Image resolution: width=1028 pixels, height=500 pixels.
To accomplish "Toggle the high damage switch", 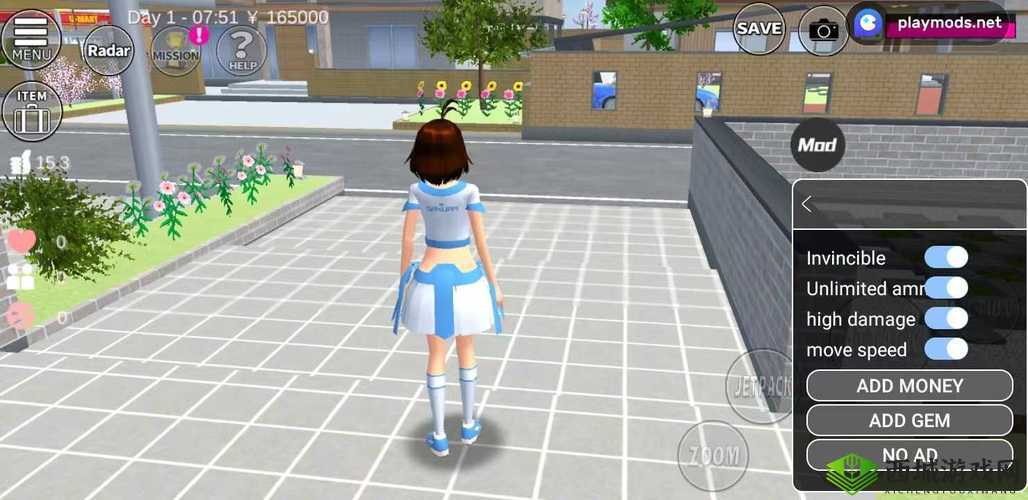I will [x=946, y=319].
